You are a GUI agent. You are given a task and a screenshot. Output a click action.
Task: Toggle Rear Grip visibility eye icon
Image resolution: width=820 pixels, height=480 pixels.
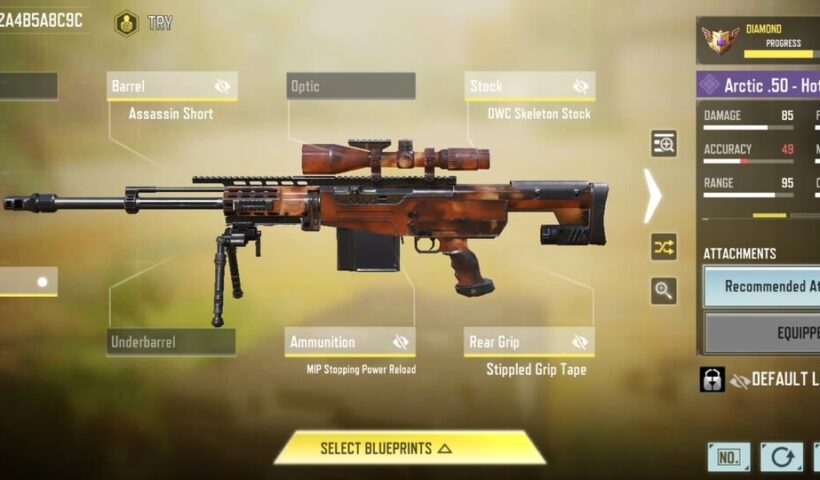click(580, 342)
